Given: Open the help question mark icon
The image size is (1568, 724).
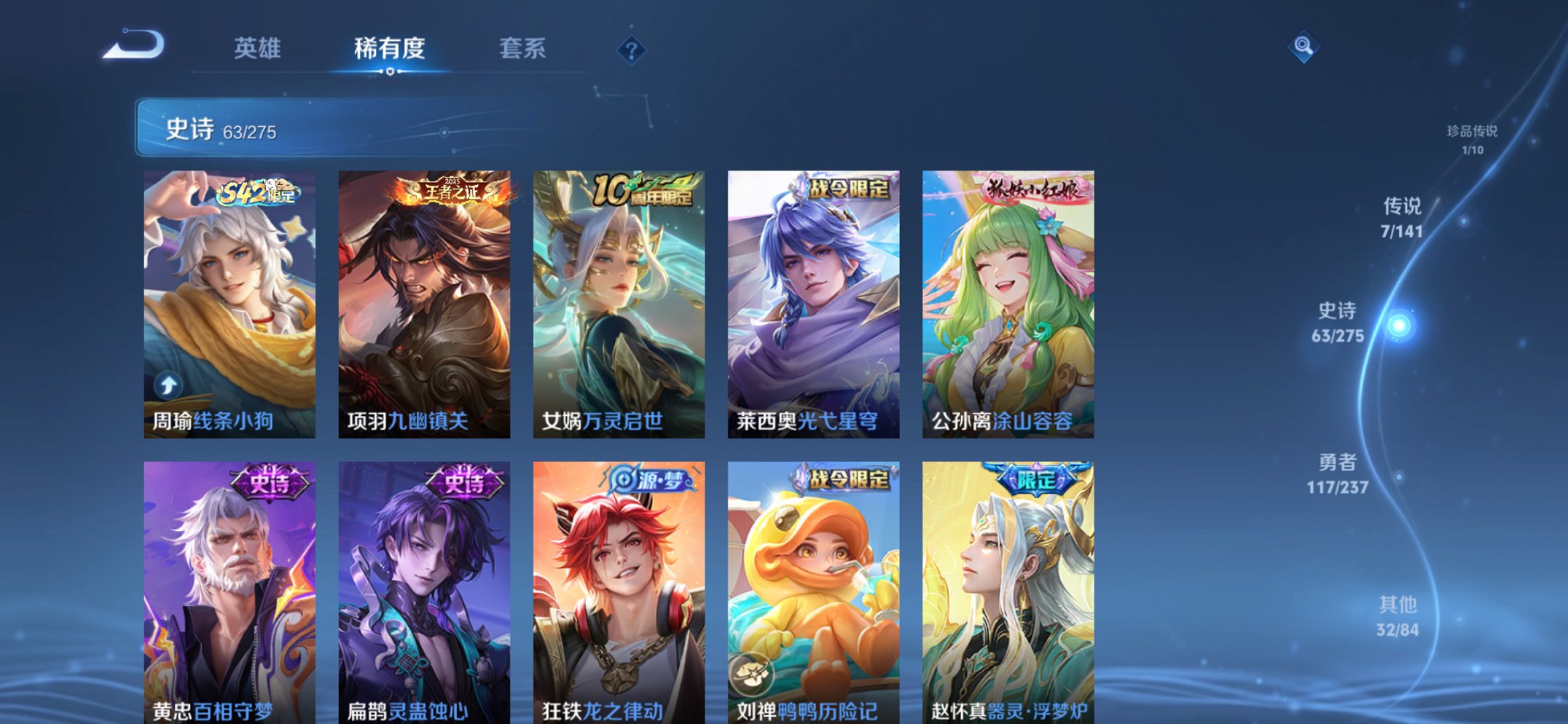Looking at the screenshot, I should coord(632,50).
